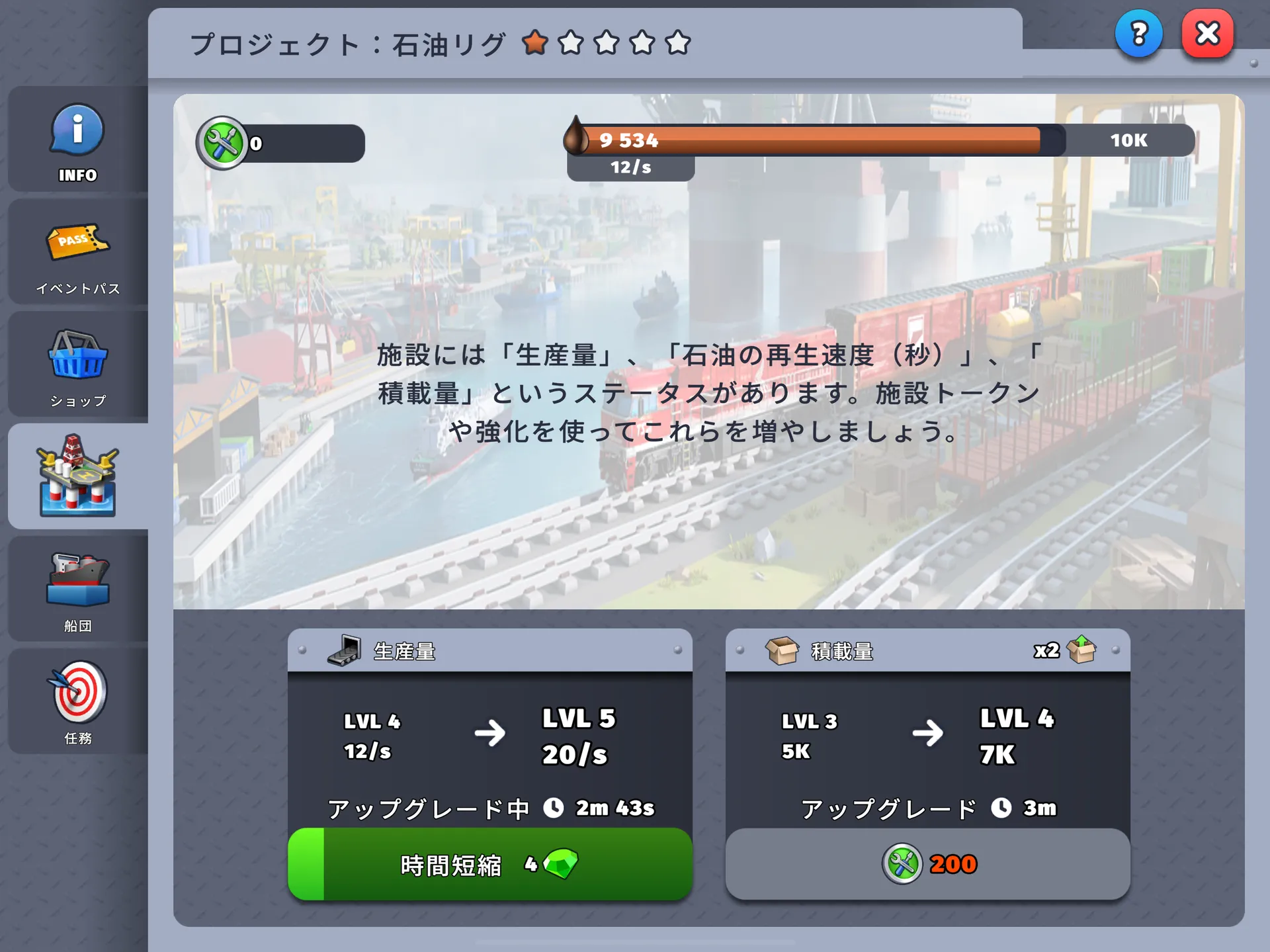Switch to the 船団 fleet tab
The width and height of the screenshot is (1270, 952).
77,589
